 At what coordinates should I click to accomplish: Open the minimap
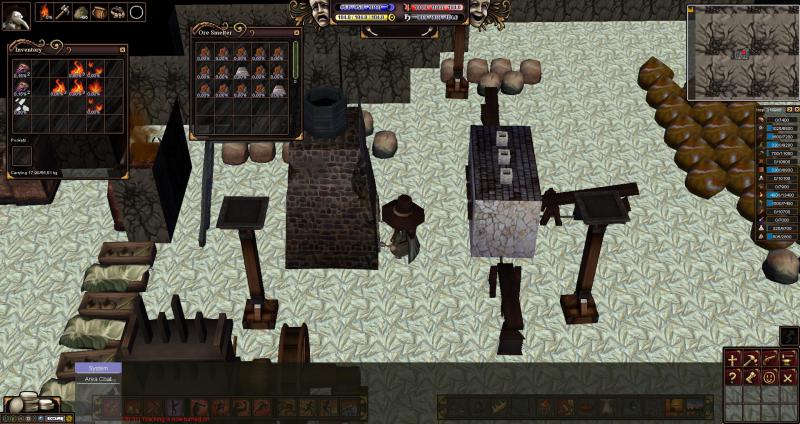pos(741,50)
